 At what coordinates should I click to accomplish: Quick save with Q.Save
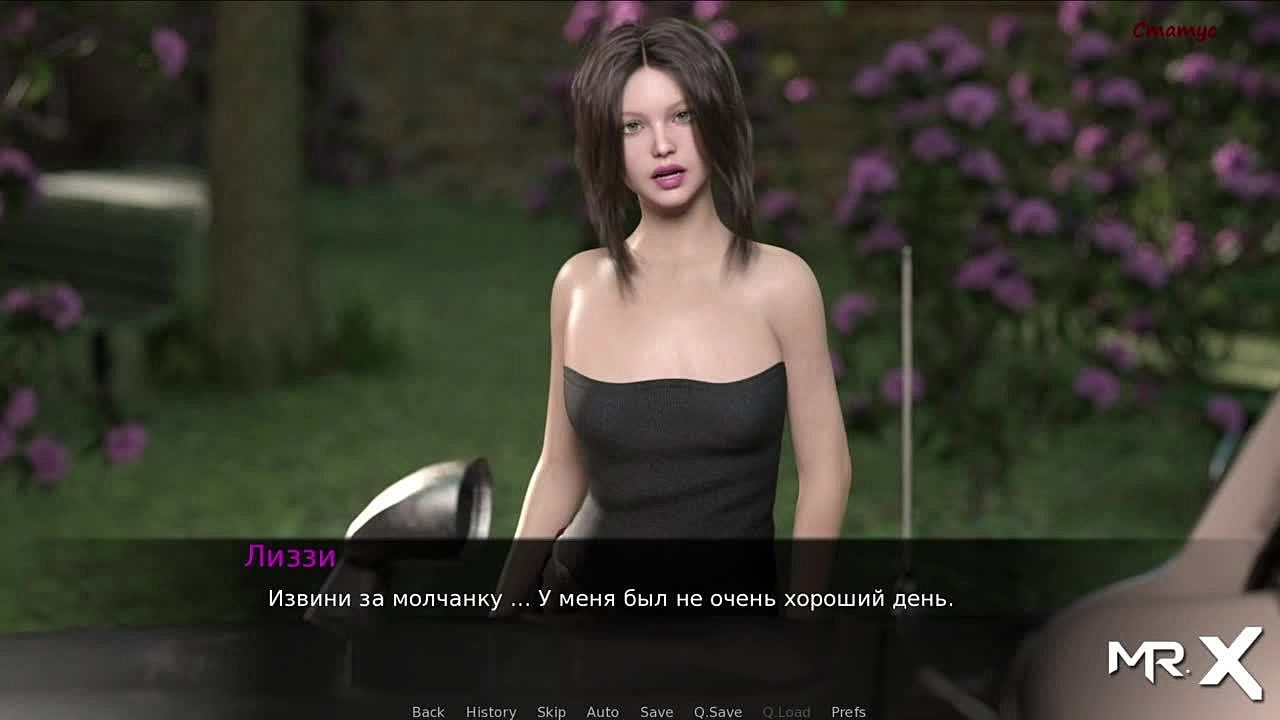(718, 712)
